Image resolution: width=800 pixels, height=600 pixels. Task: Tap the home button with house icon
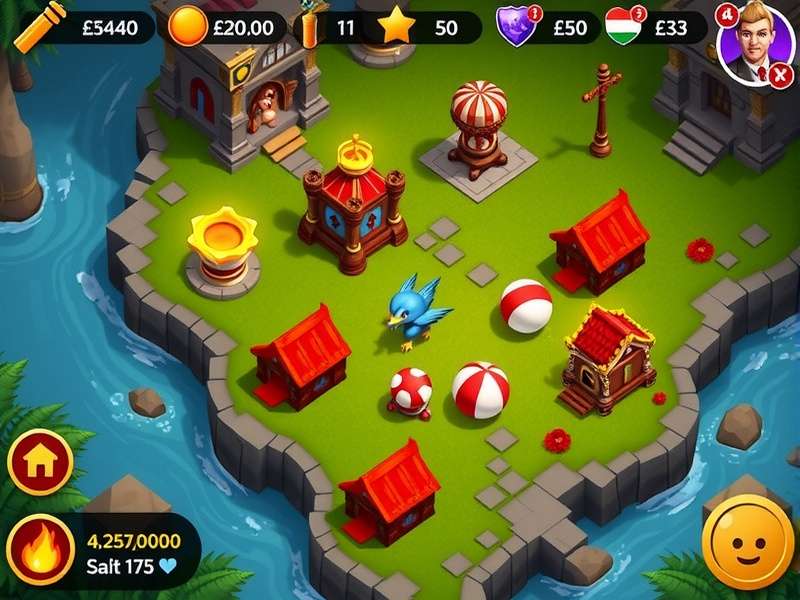tap(40, 462)
